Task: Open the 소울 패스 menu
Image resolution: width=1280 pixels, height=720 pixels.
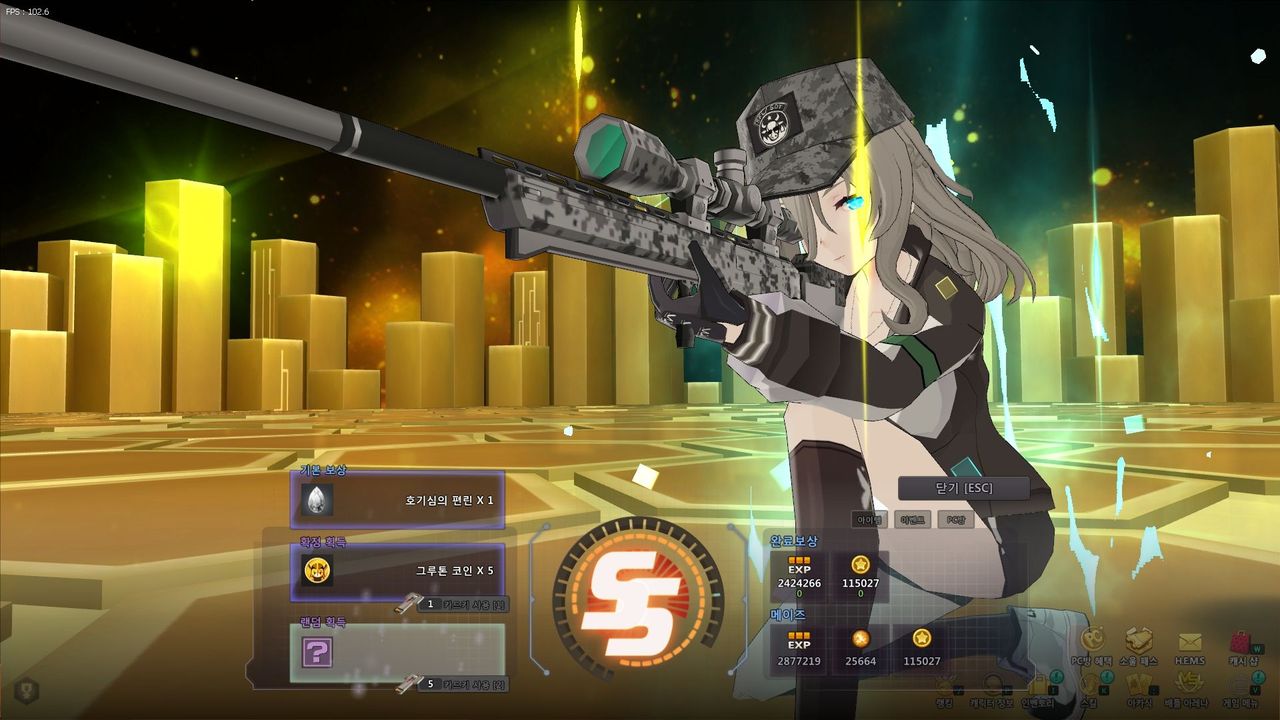Action: pyautogui.click(x=1139, y=642)
